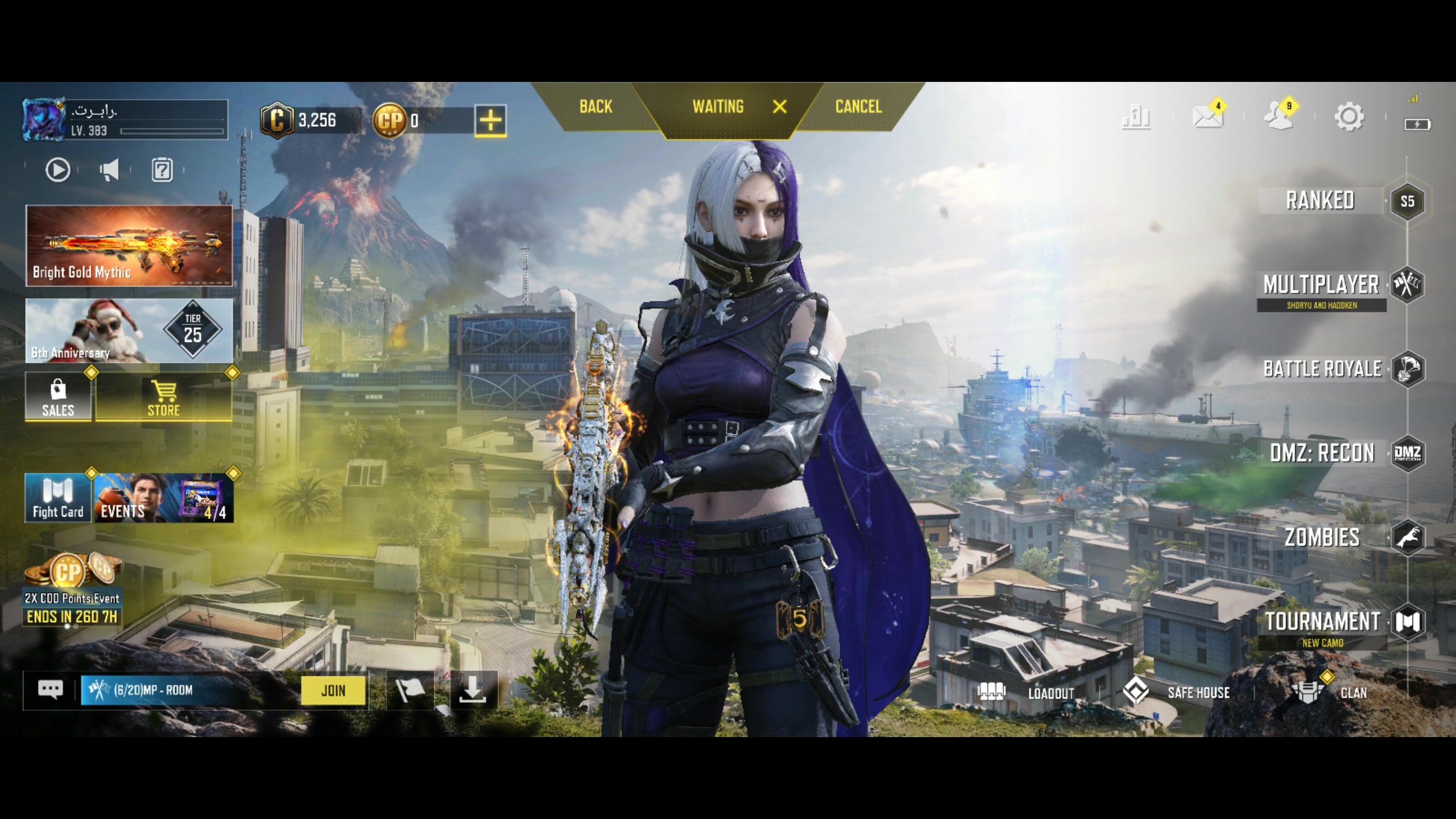Select the RANKED game mode
This screenshot has height=819, width=1456.
pos(1320,201)
